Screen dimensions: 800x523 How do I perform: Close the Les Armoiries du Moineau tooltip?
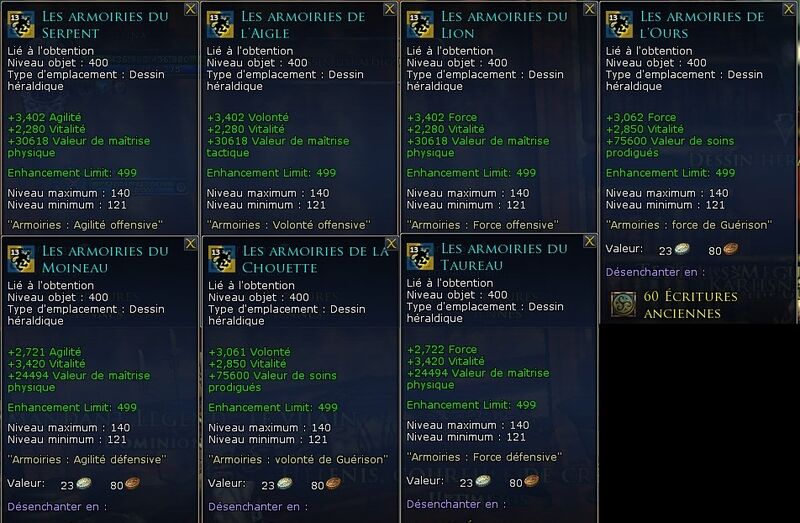click(191, 243)
